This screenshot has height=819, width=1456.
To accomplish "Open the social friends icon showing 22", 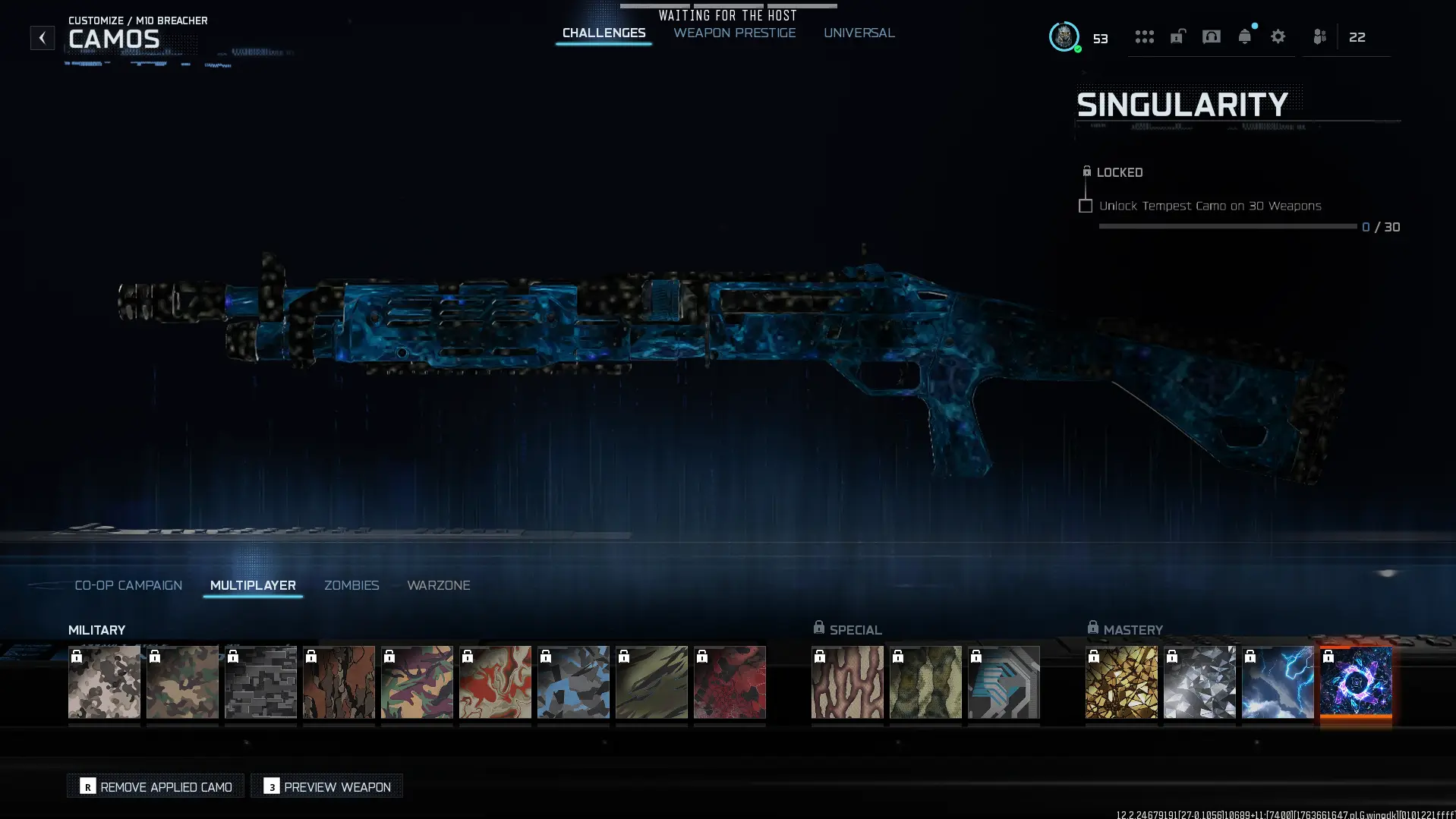I will 1319,36.
